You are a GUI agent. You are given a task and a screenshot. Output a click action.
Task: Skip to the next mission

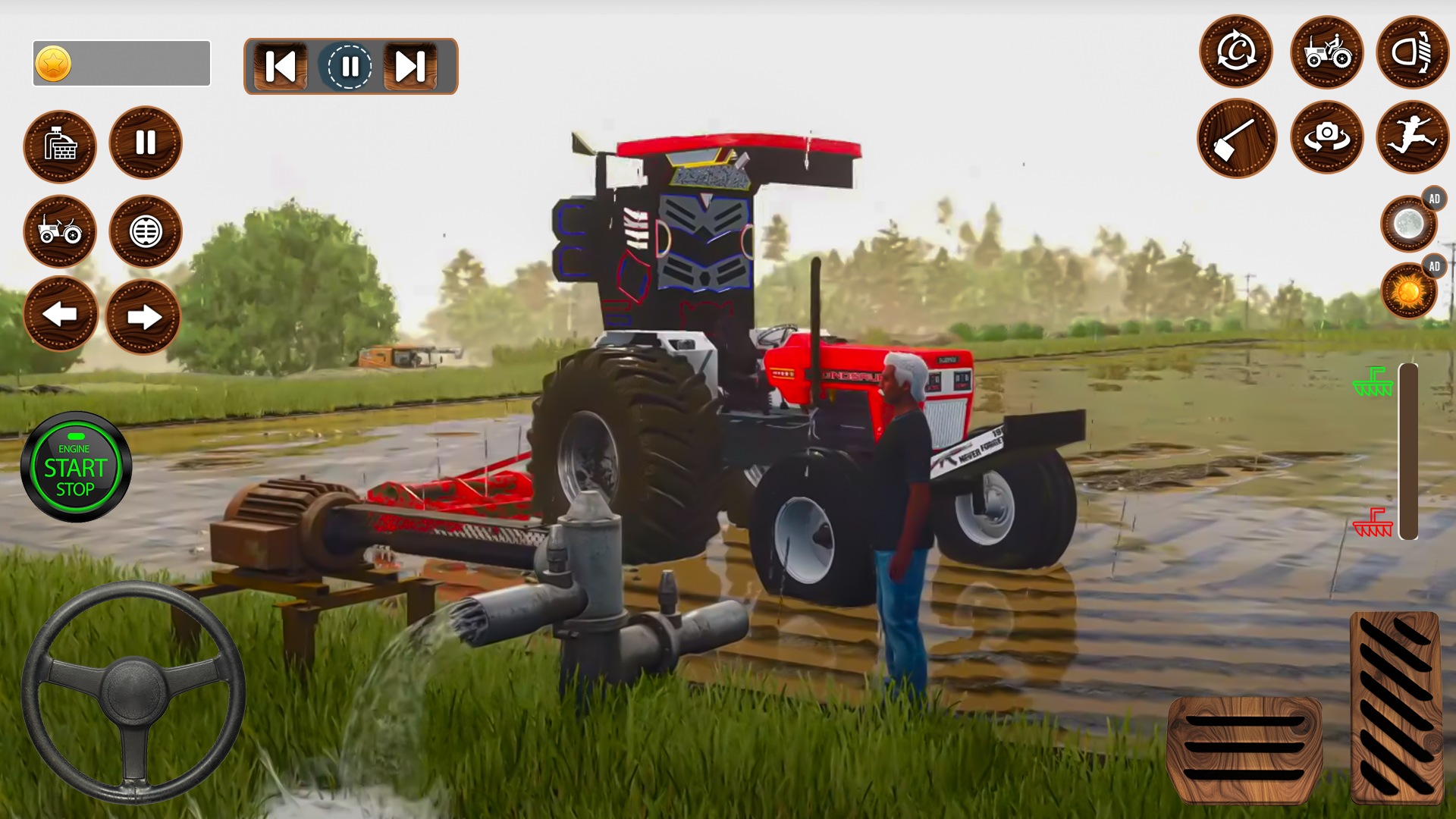tap(409, 67)
